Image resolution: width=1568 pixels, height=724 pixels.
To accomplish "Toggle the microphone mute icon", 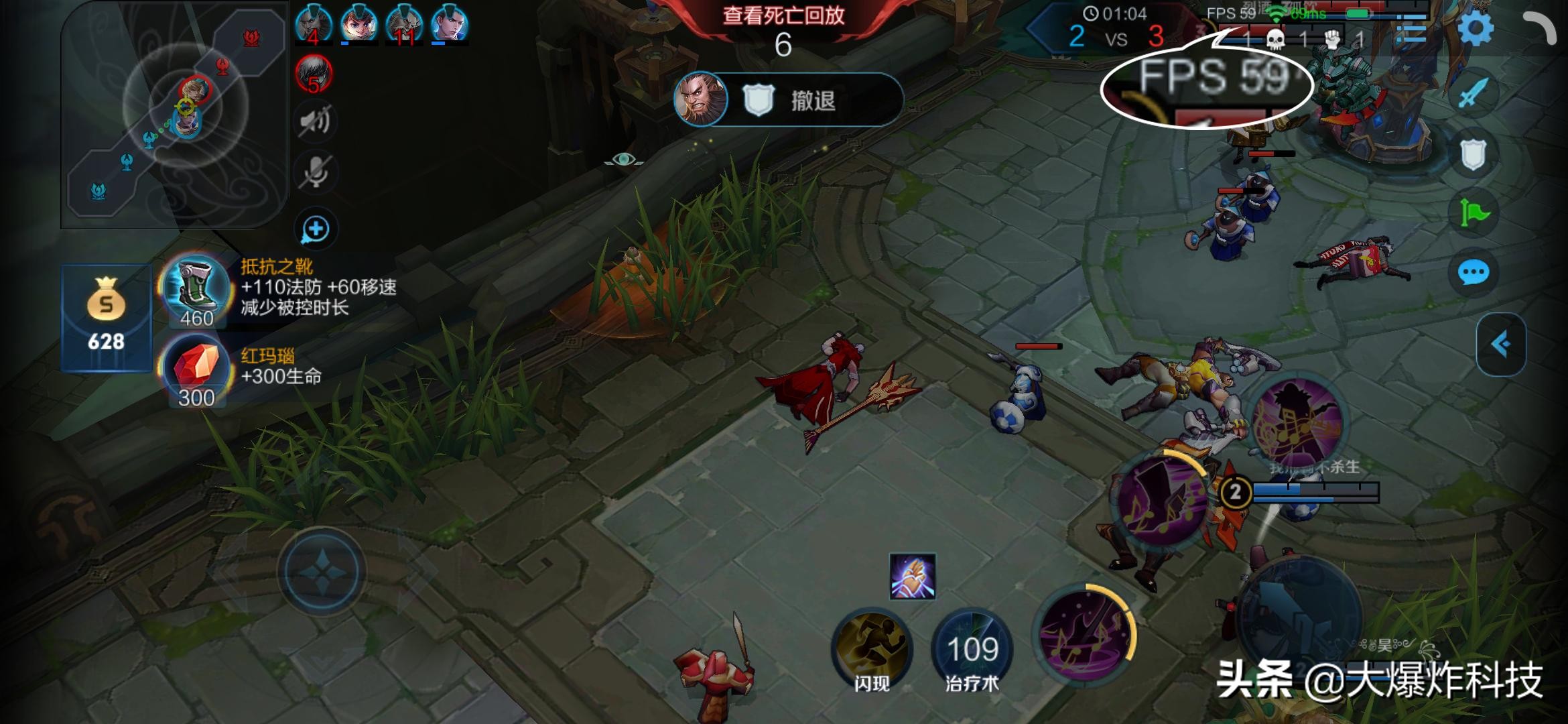I will point(315,173).
